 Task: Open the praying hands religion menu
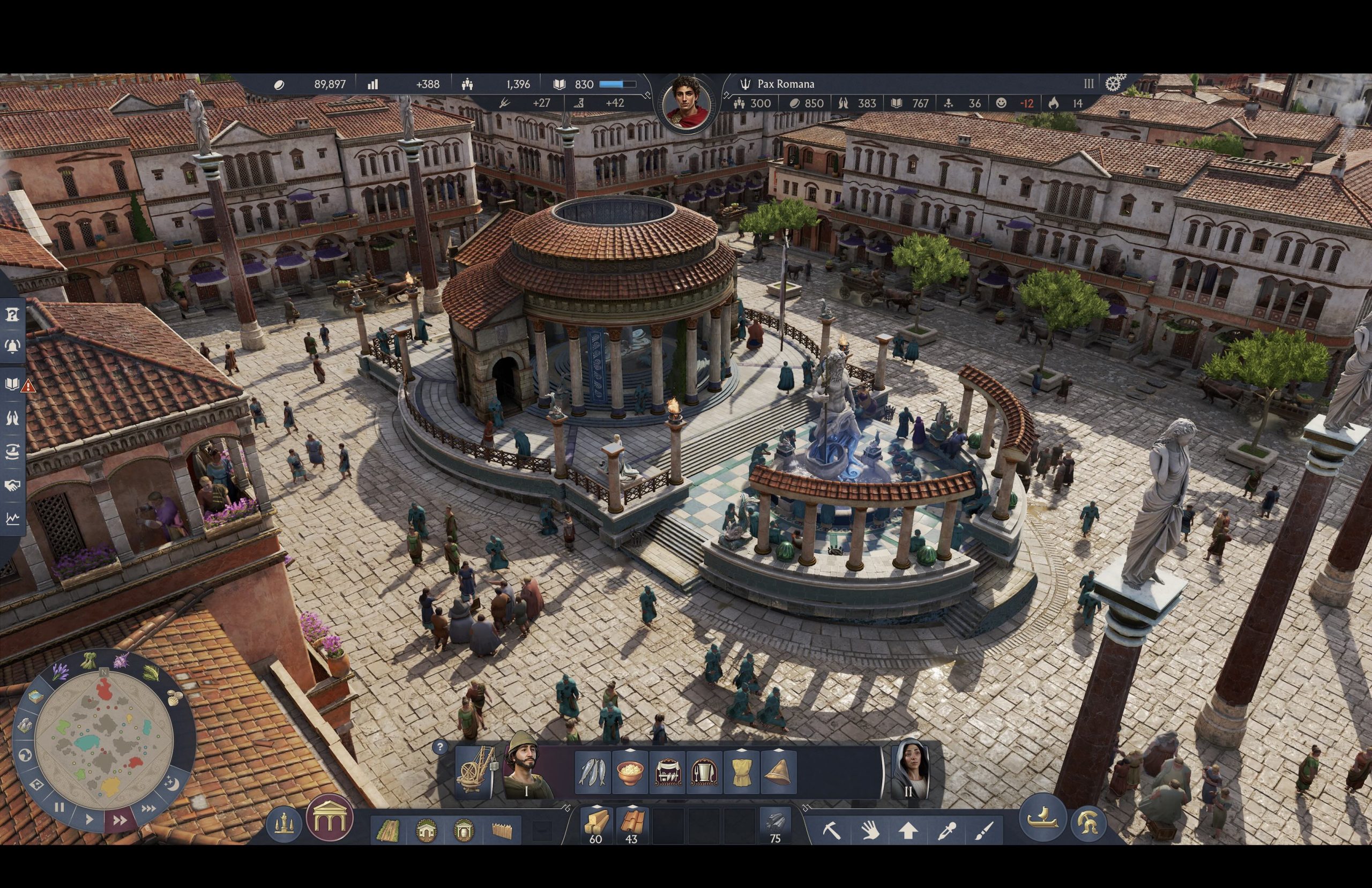[x=12, y=417]
